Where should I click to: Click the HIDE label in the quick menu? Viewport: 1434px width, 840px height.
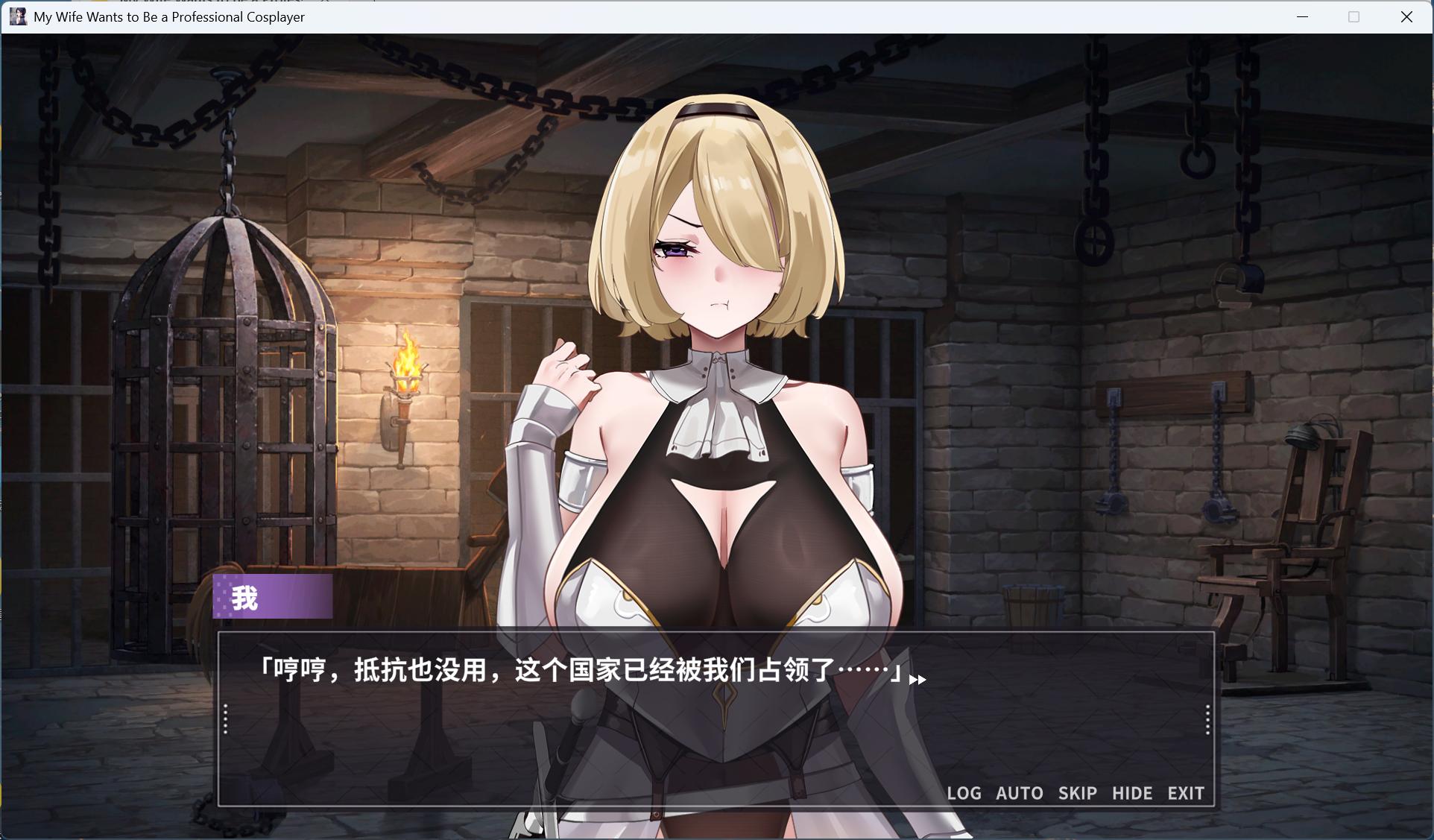point(1132,793)
